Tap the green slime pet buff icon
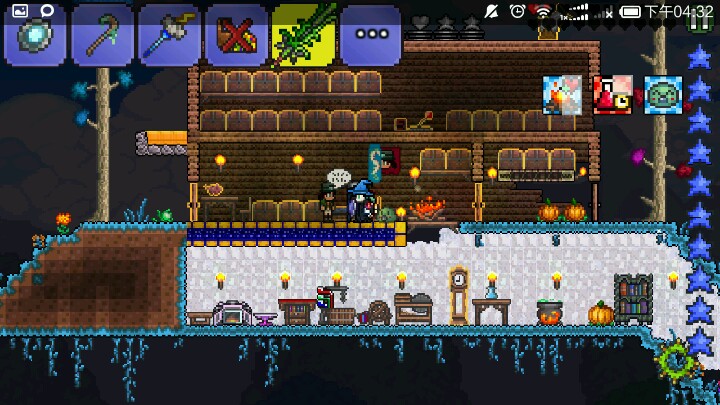Image resolution: width=720 pixels, height=405 pixels. (x=662, y=94)
